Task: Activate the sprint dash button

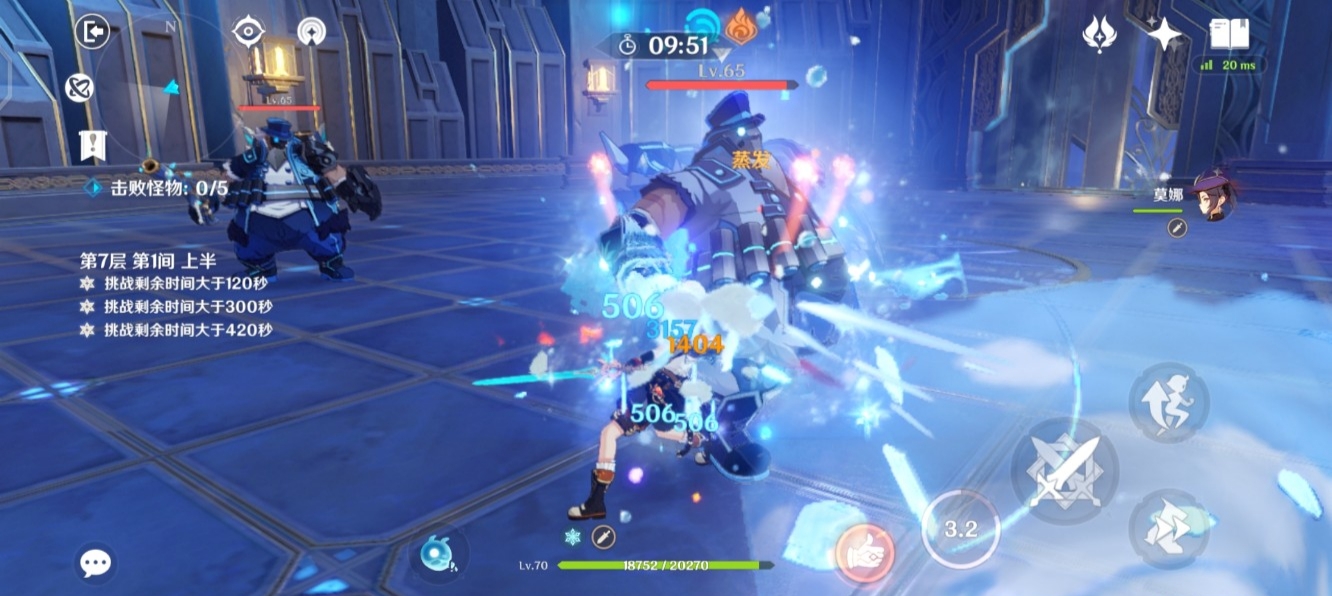Action: (1169, 529)
